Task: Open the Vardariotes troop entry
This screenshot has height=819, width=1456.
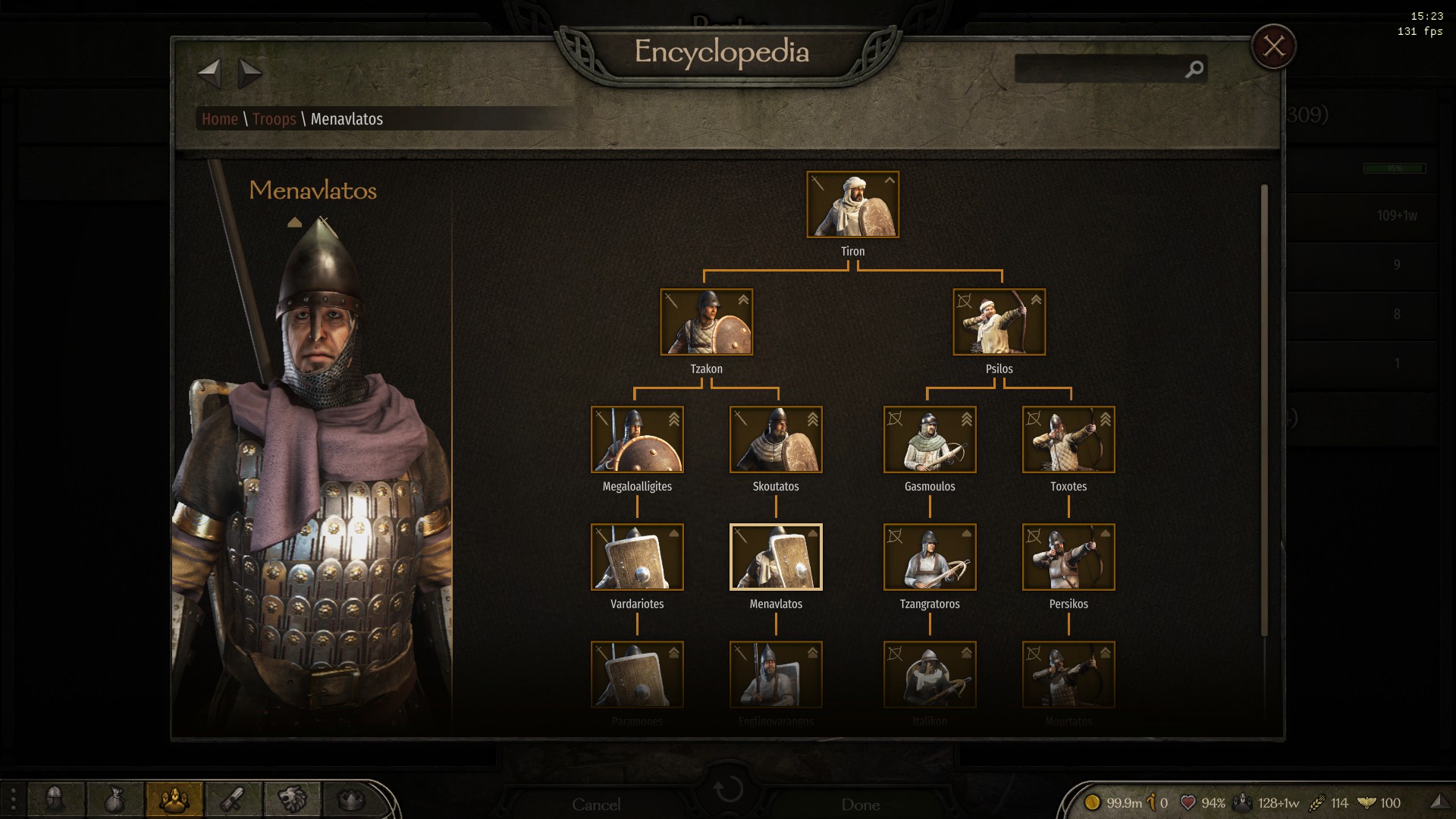Action: tap(637, 557)
